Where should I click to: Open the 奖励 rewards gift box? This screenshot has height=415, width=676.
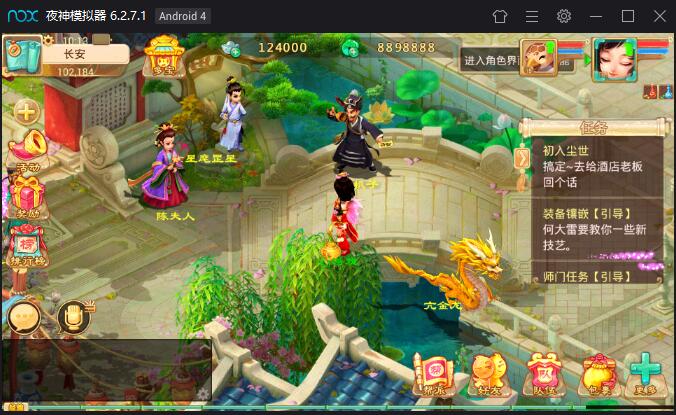coord(27,193)
